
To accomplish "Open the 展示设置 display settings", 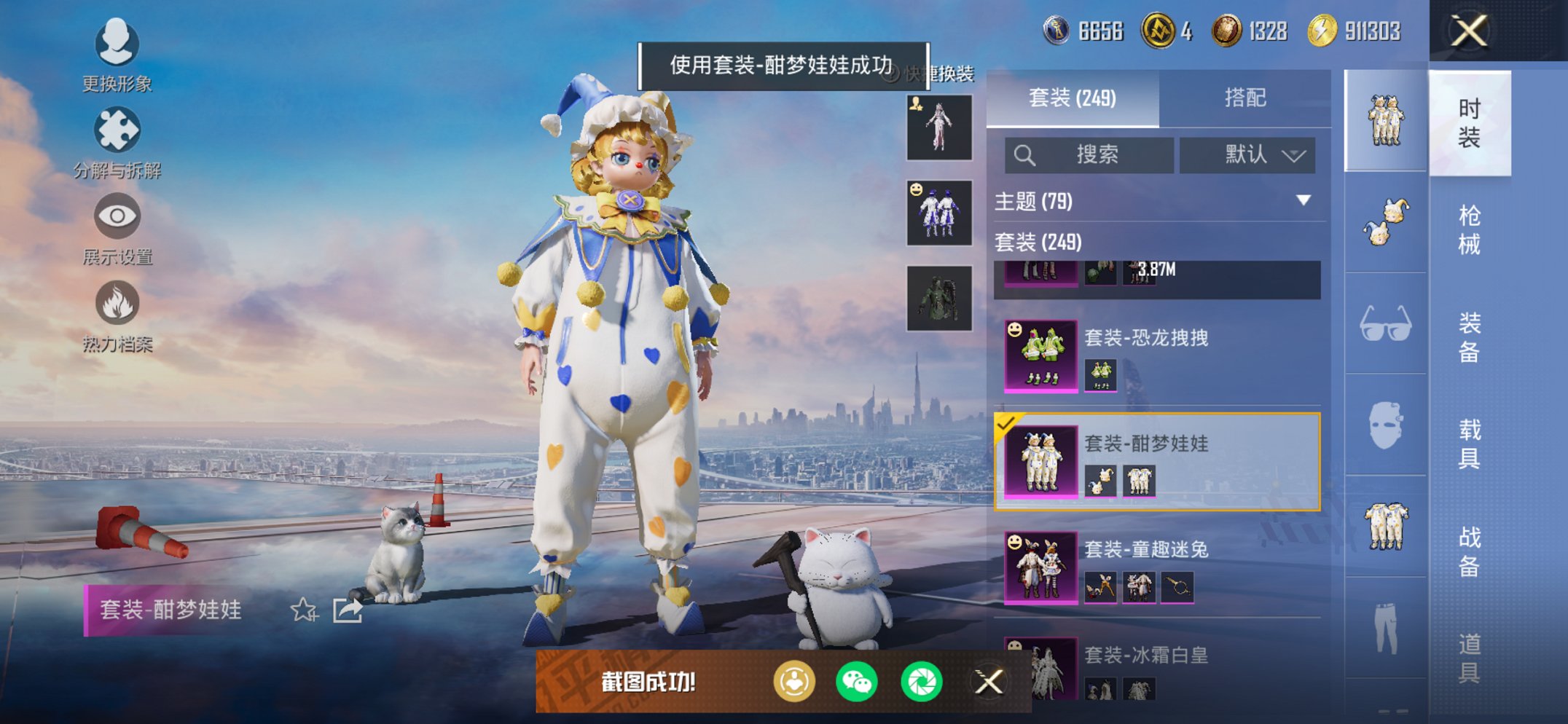I will coord(117,222).
